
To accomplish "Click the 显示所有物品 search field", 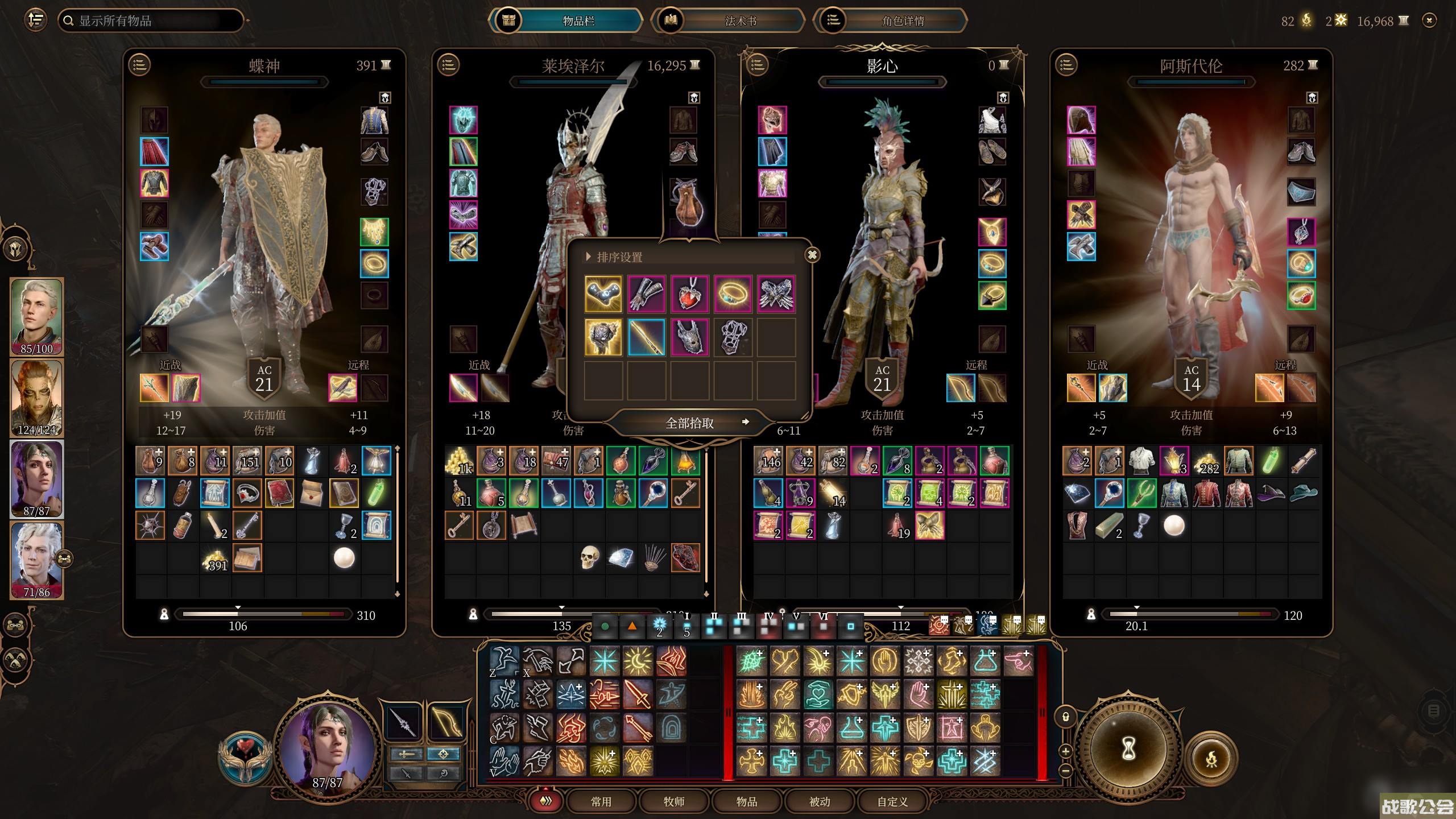I will [x=151, y=21].
